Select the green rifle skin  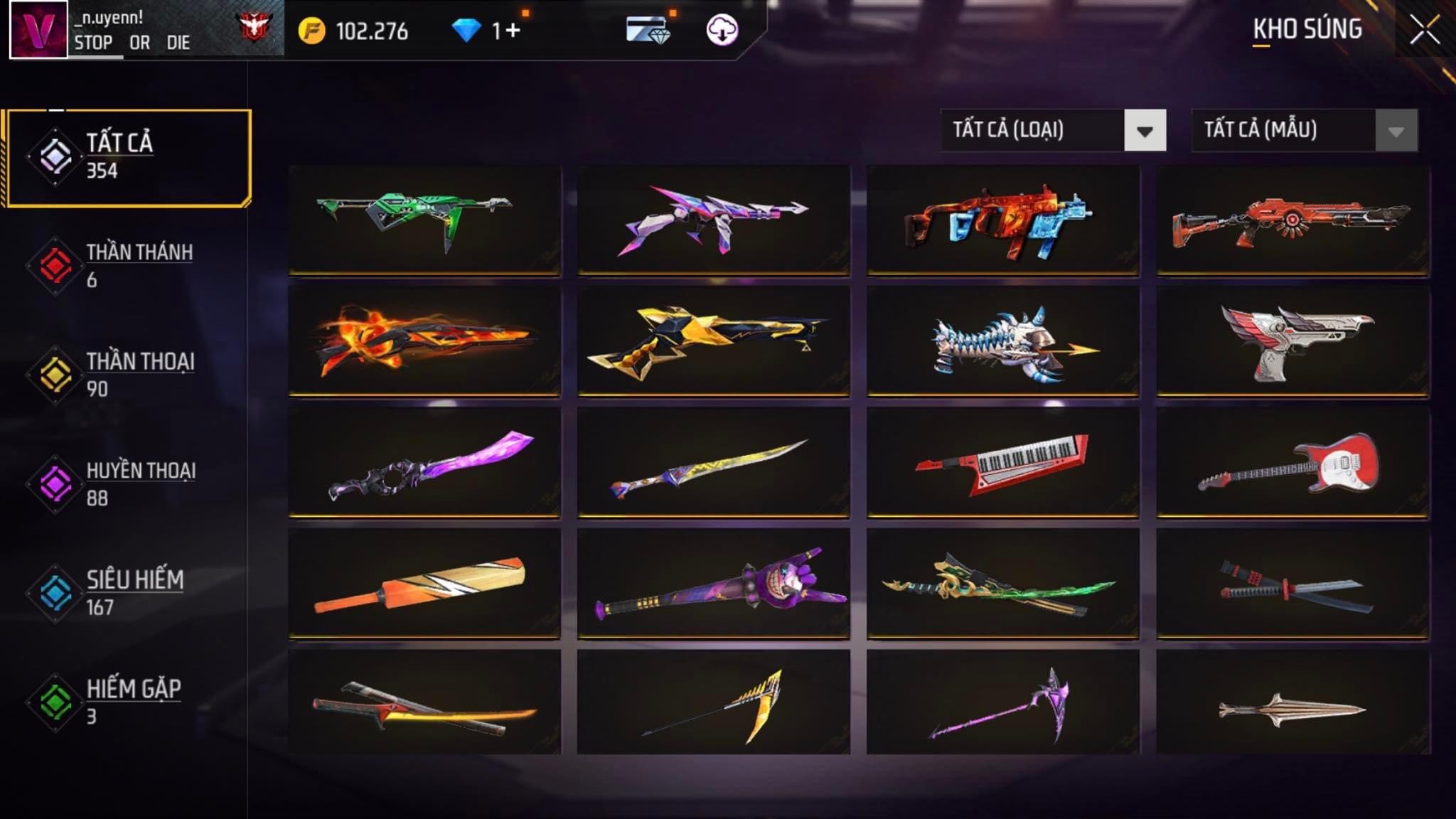[x=424, y=219]
